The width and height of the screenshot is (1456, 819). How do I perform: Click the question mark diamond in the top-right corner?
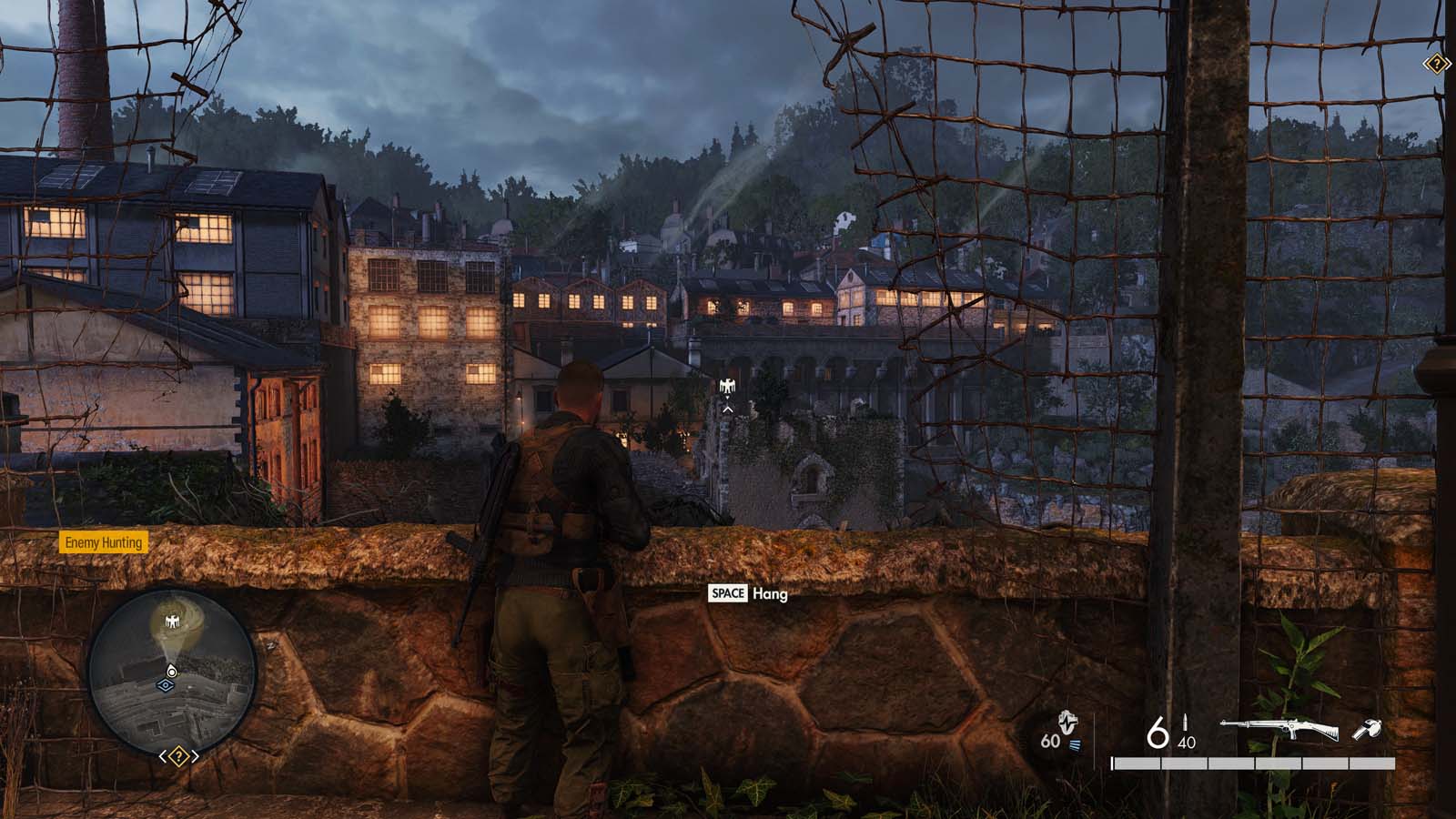pyautogui.click(x=1437, y=64)
